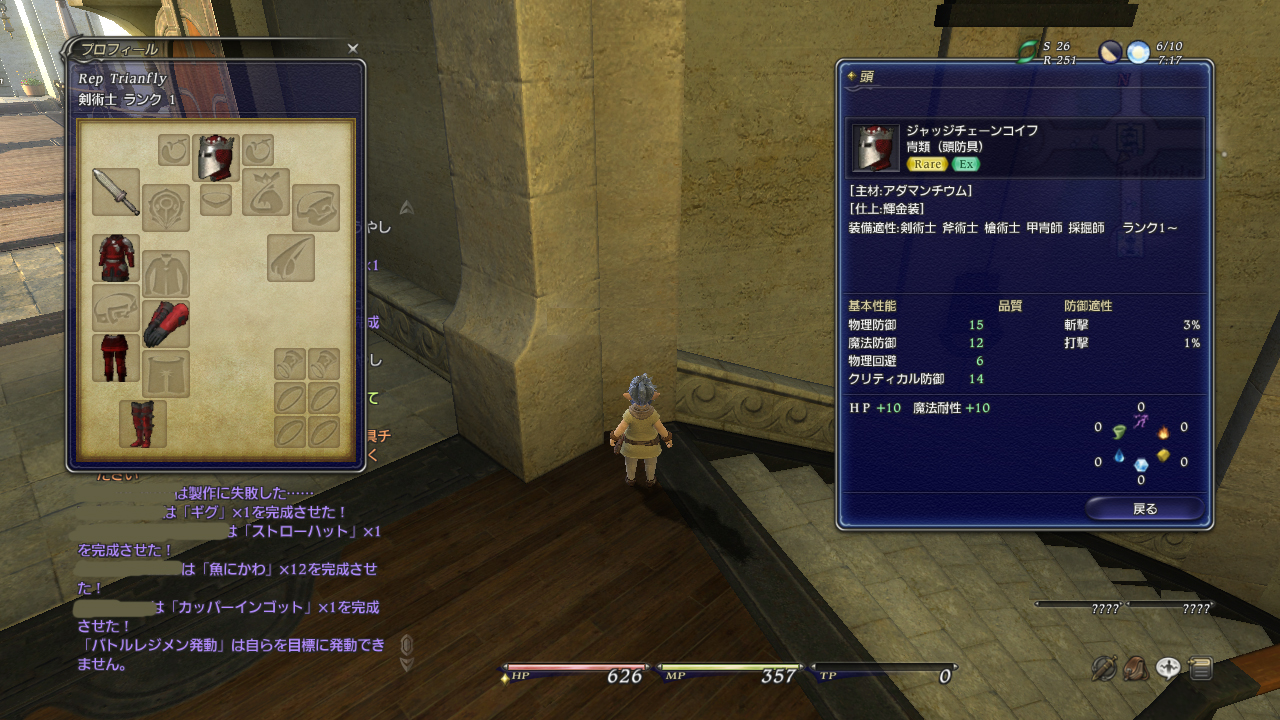Open the main menu list icon
The width and height of the screenshot is (1280, 720).
click(1200, 668)
